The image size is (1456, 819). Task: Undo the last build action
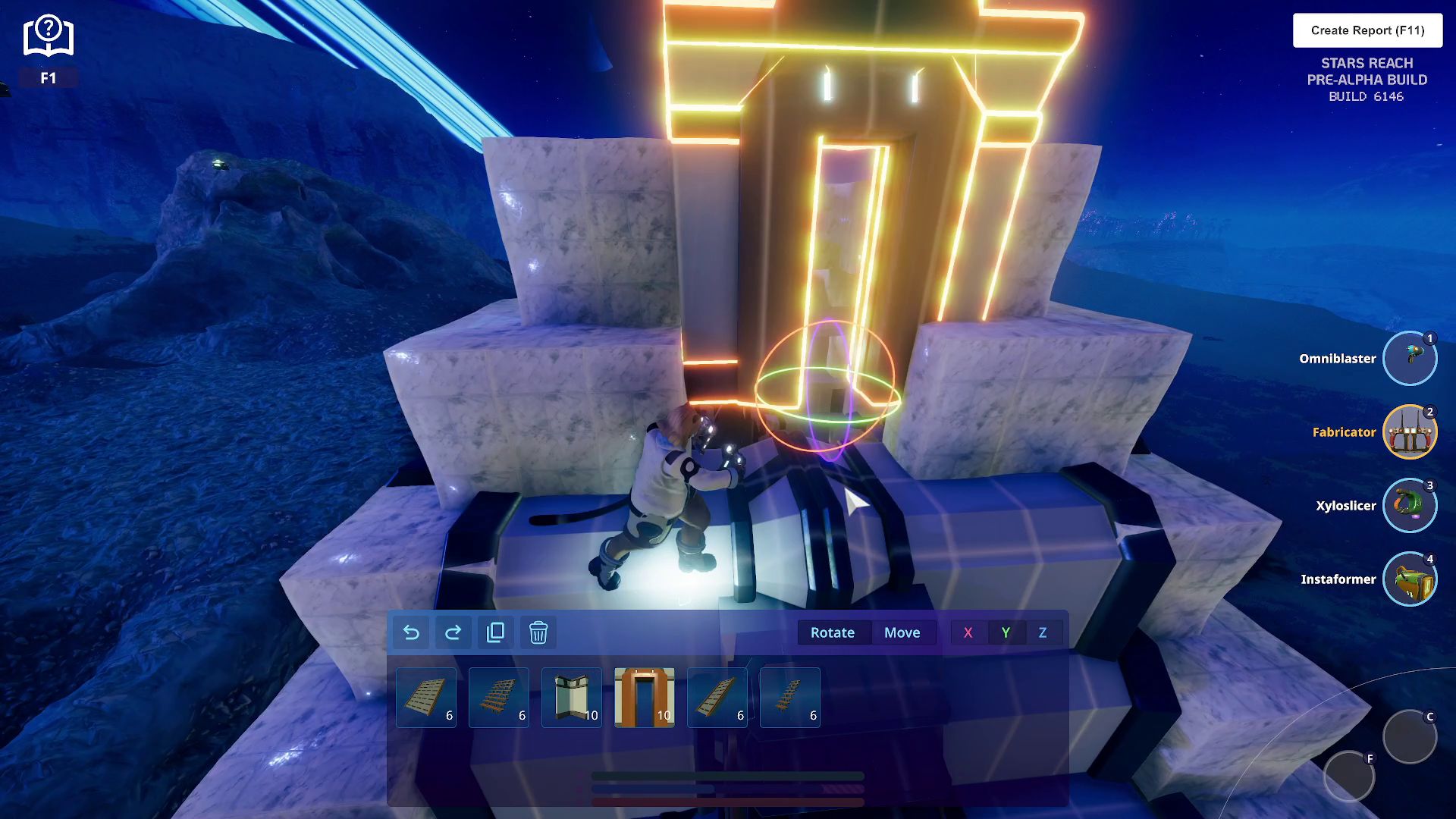[411, 632]
